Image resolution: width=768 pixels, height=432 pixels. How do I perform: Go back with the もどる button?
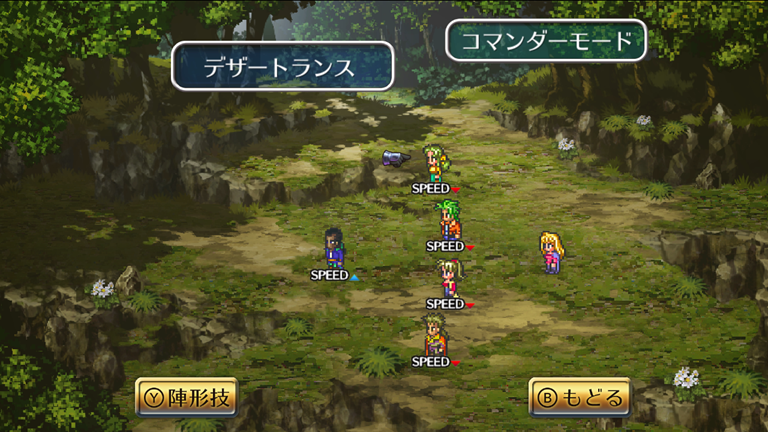[580, 397]
